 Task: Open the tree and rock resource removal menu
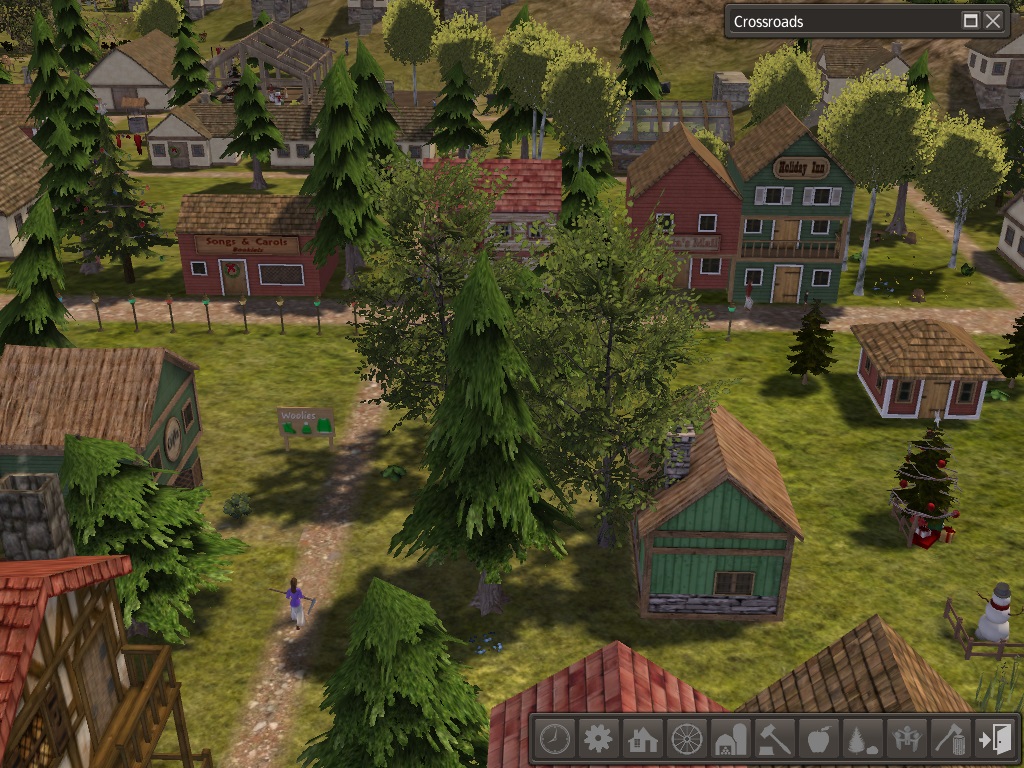click(862, 740)
